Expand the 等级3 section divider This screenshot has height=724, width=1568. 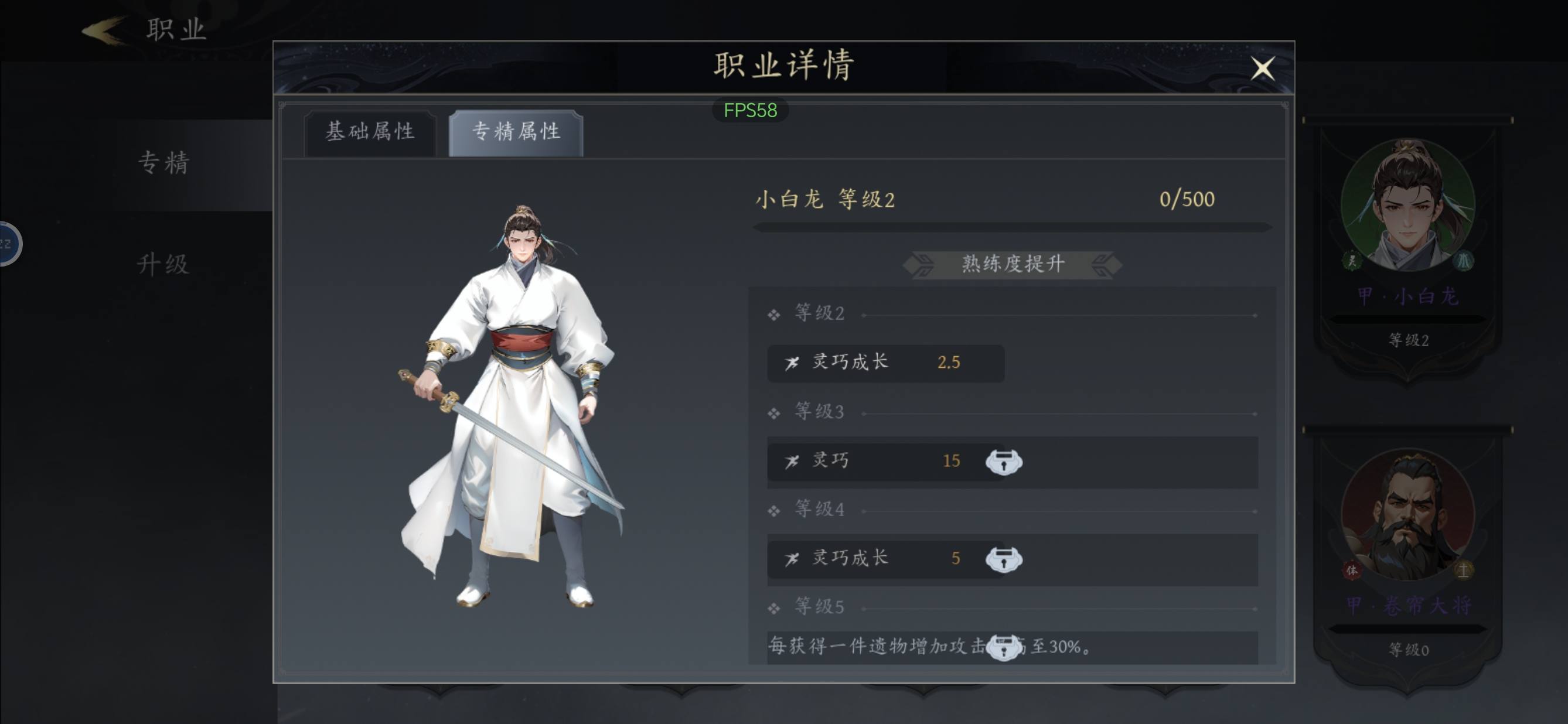tap(818, 411)
